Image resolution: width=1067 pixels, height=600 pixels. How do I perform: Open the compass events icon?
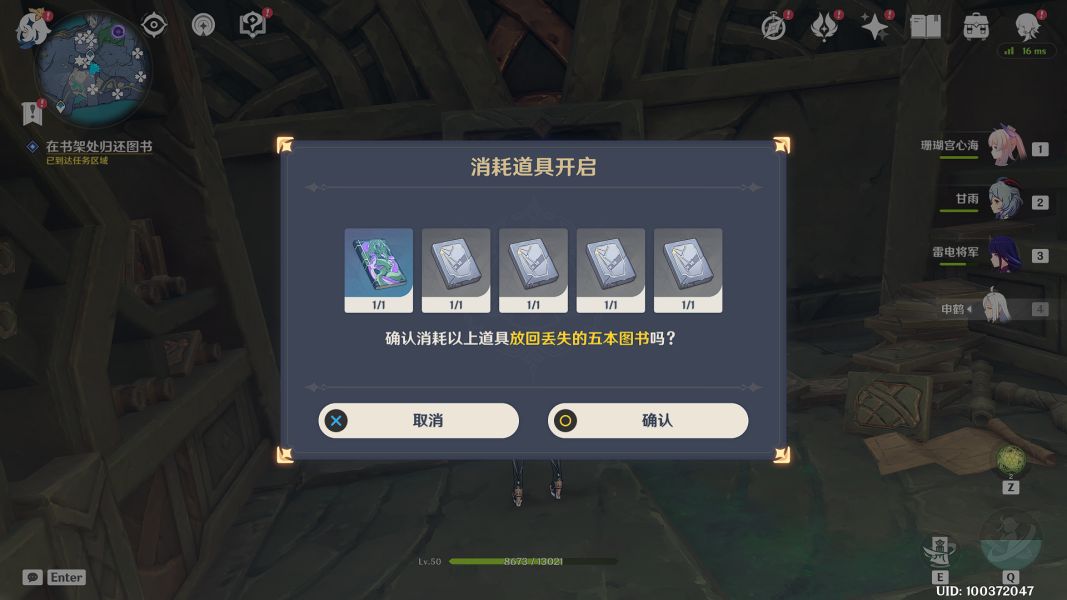pyautogui.click(x=773, y=27)
